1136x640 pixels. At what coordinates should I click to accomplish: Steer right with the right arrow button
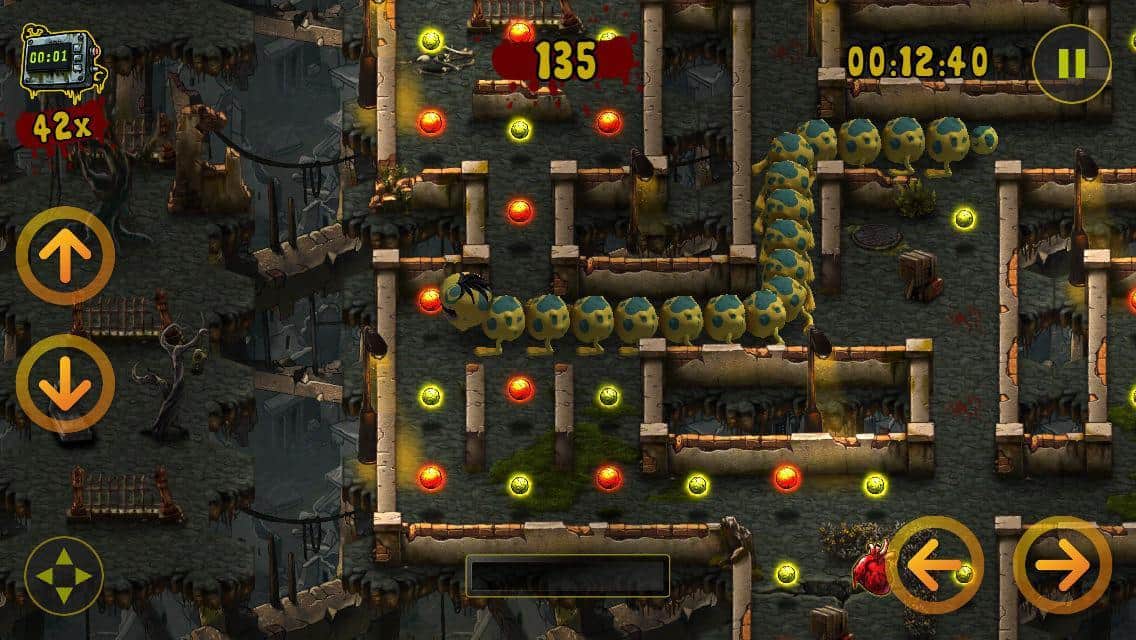[x=1062, y=564]
